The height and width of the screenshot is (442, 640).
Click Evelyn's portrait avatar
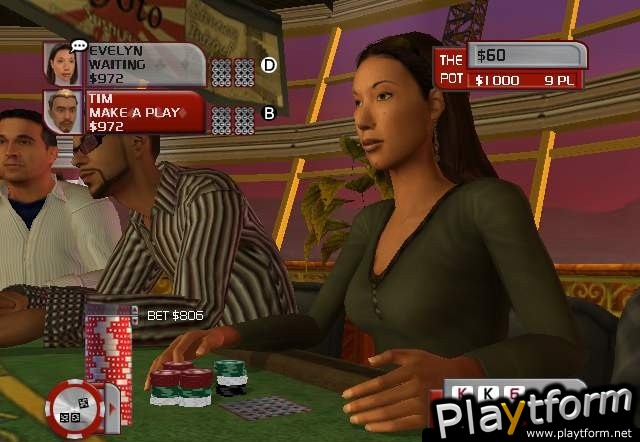(x=64, y=64)
